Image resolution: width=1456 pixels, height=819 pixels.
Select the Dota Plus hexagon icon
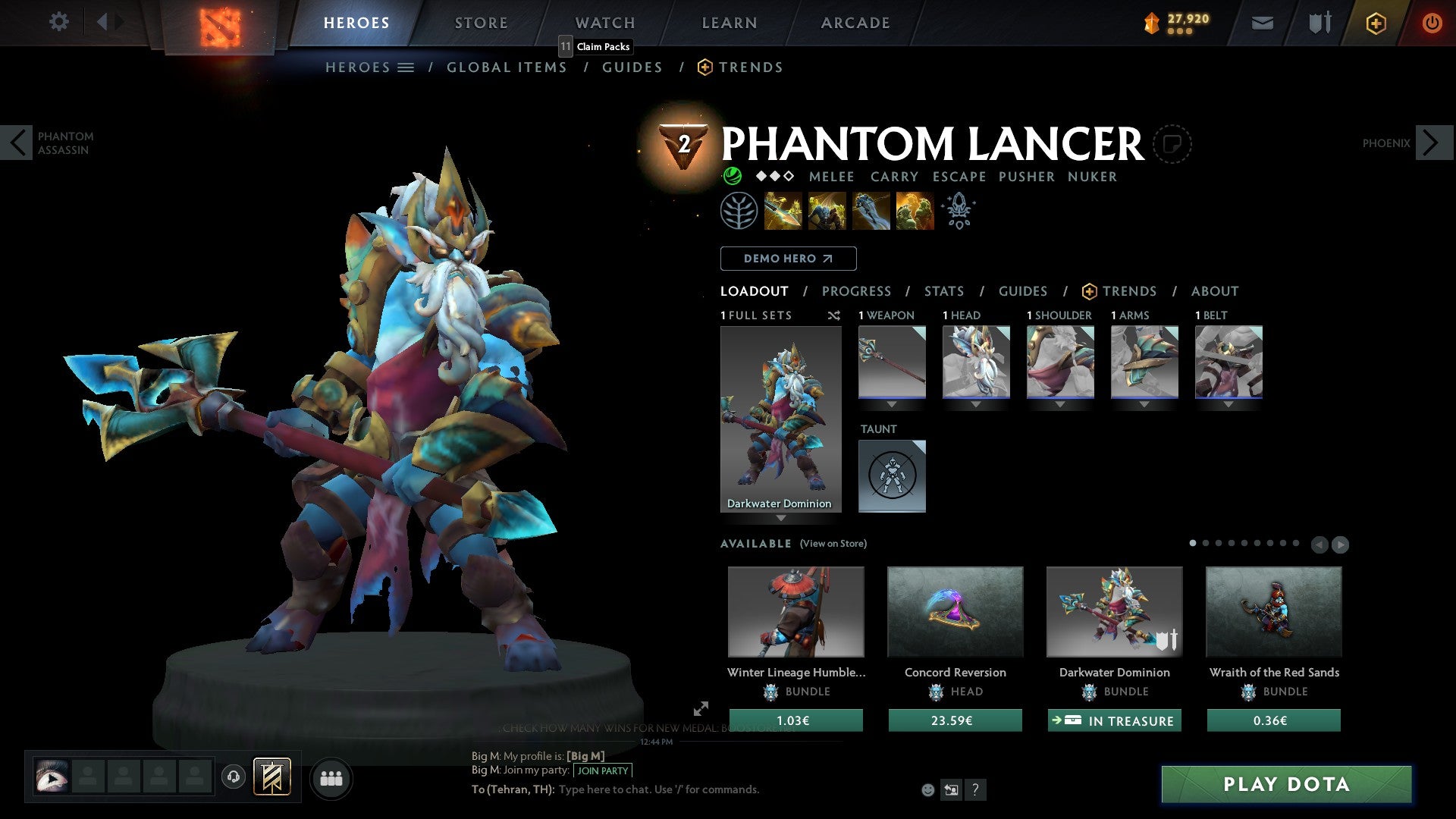click(x=1375, y=23)
